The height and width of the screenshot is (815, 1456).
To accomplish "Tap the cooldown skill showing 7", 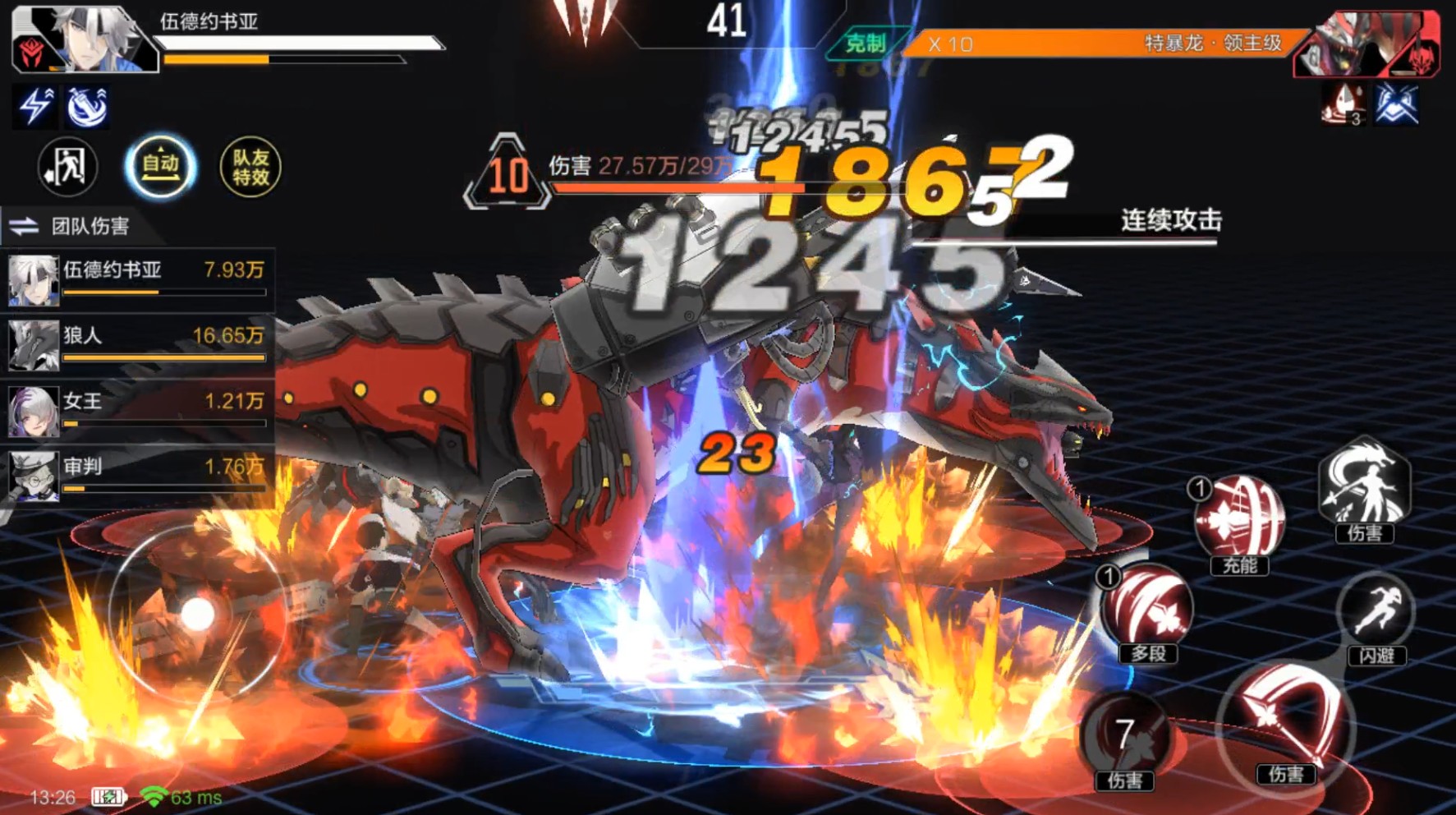I will pos(1124,735).
